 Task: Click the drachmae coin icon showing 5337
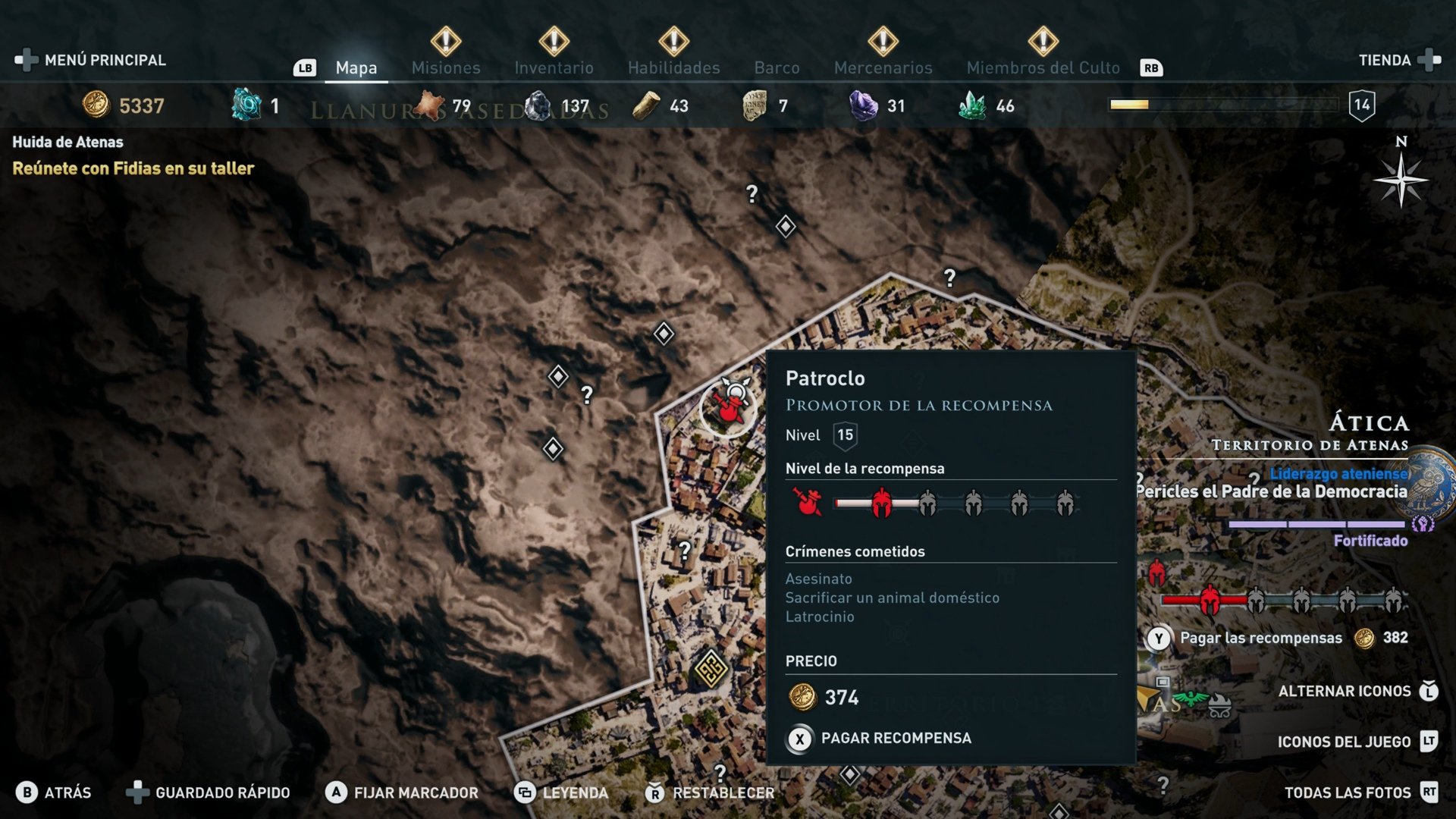coord(96,105)
